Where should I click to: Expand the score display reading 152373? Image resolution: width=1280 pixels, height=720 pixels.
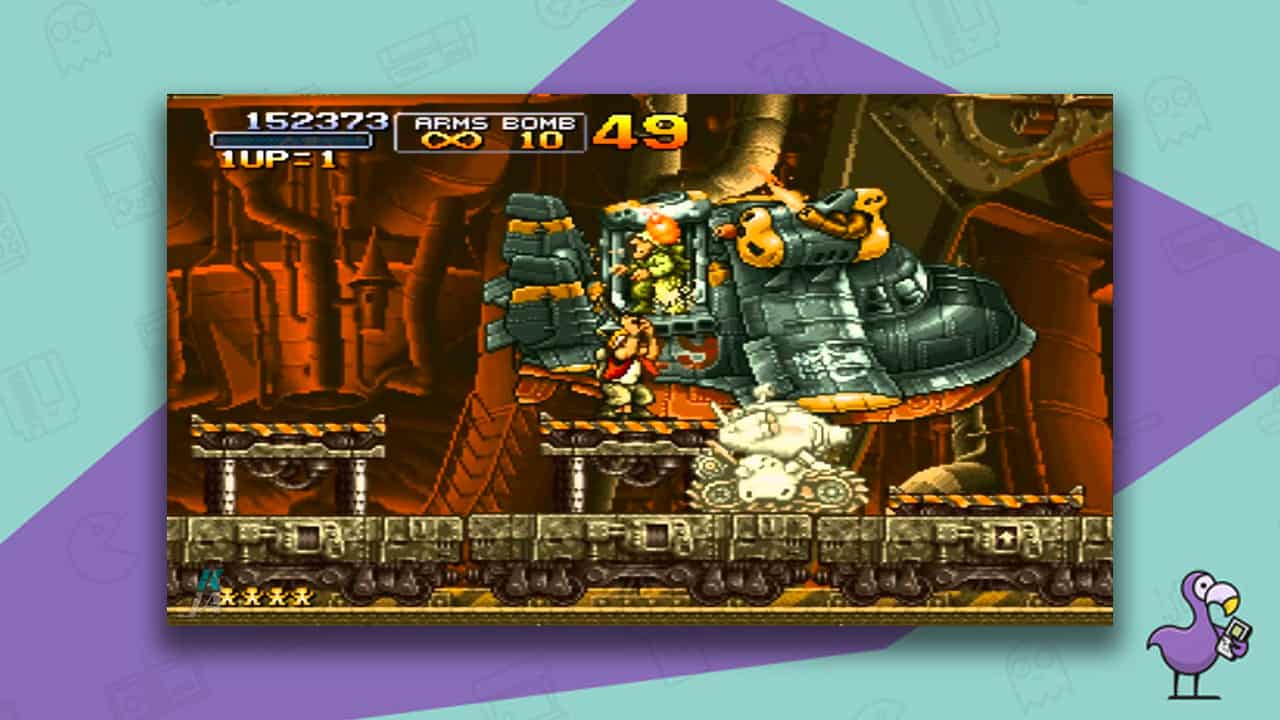(316, 120)
